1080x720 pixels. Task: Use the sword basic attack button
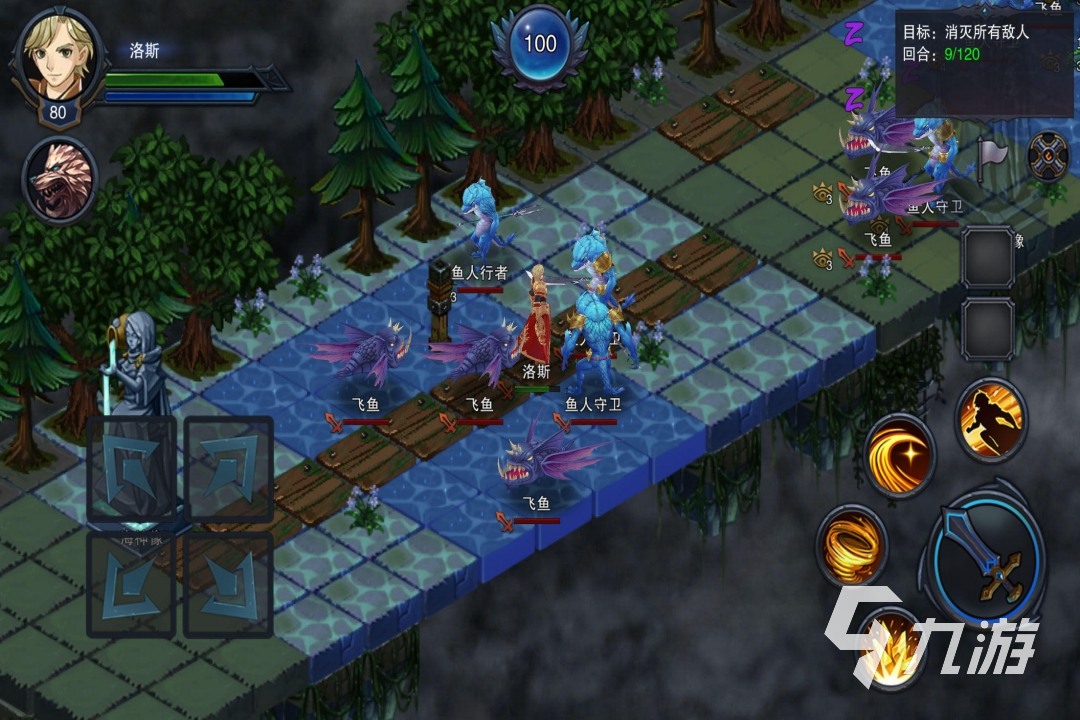coord(986,553)
